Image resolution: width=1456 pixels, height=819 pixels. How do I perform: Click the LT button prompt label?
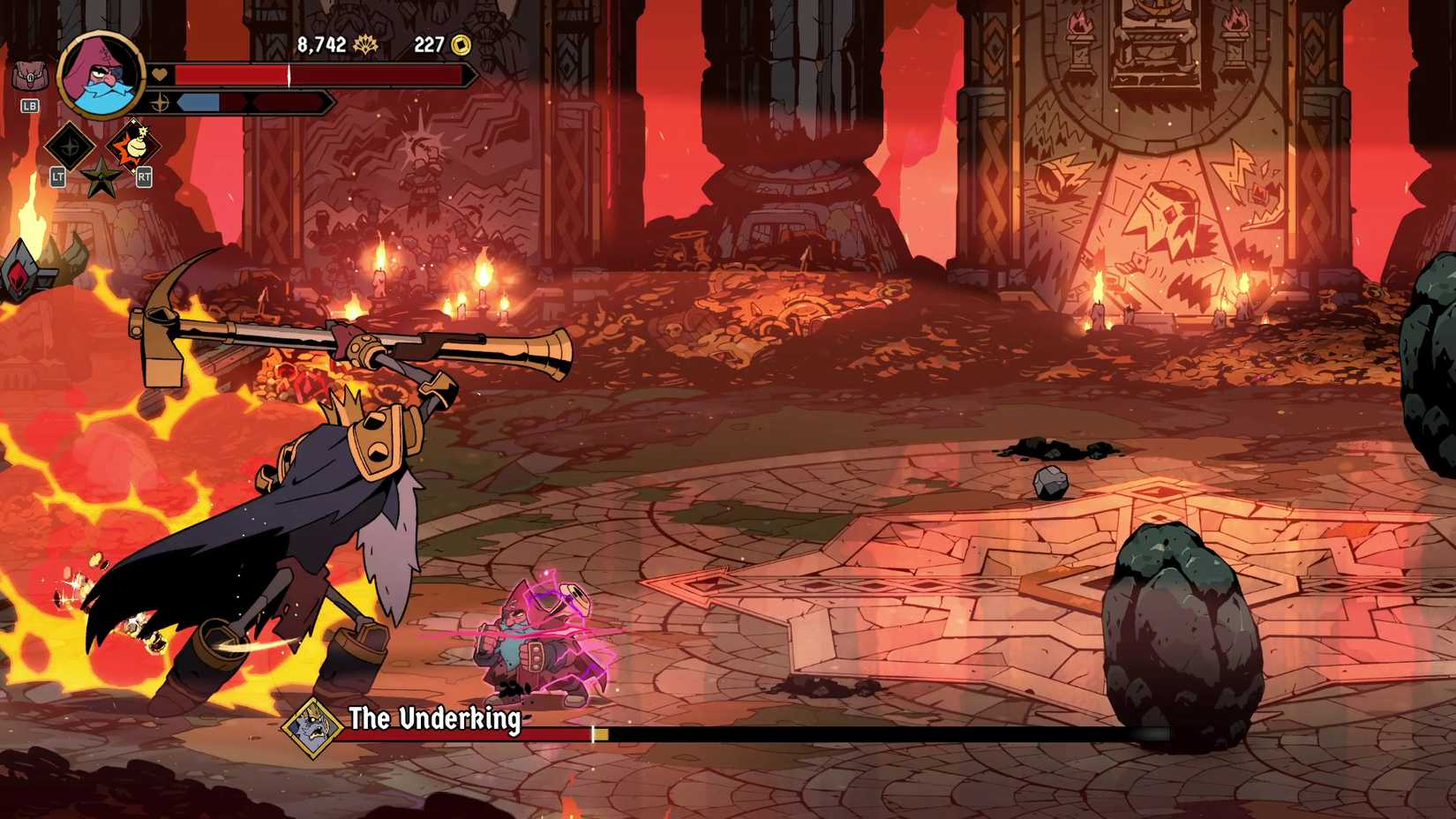point(59,177)
